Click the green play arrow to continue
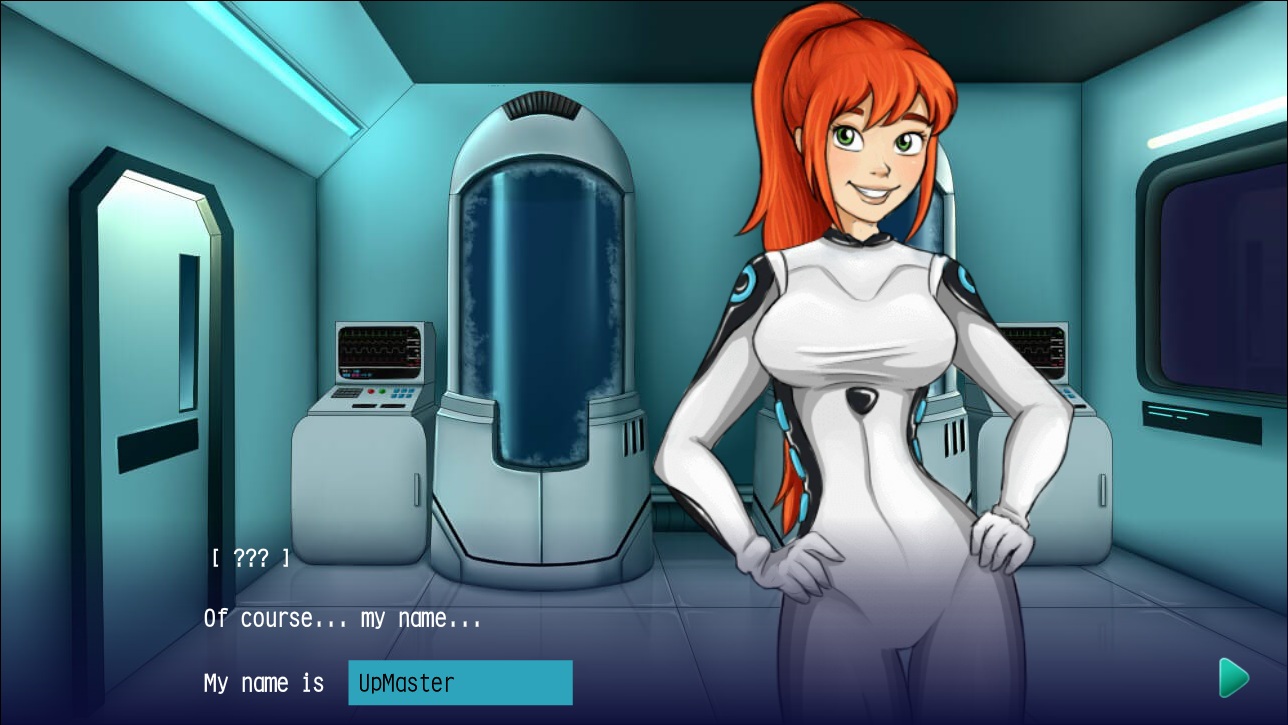 [1233, 678]
